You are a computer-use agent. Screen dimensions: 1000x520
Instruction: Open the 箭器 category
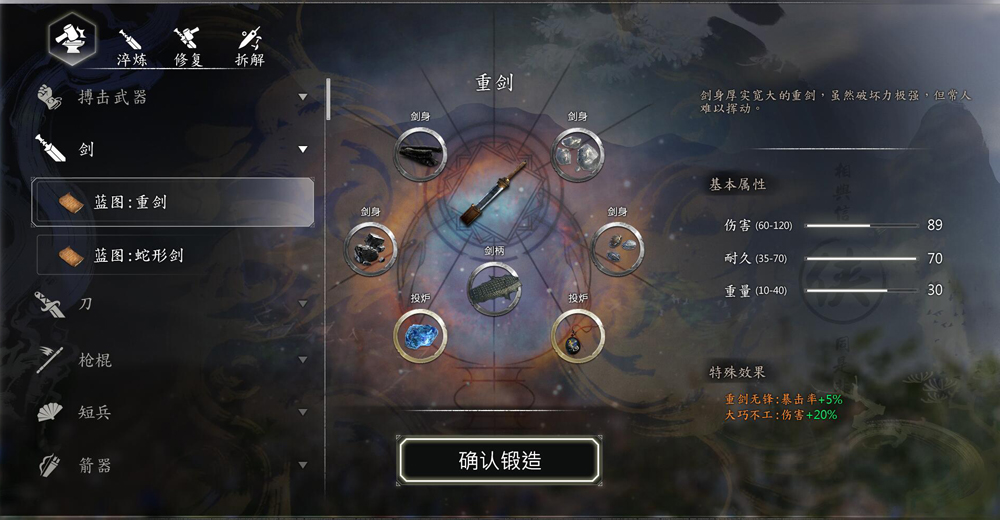170,465
